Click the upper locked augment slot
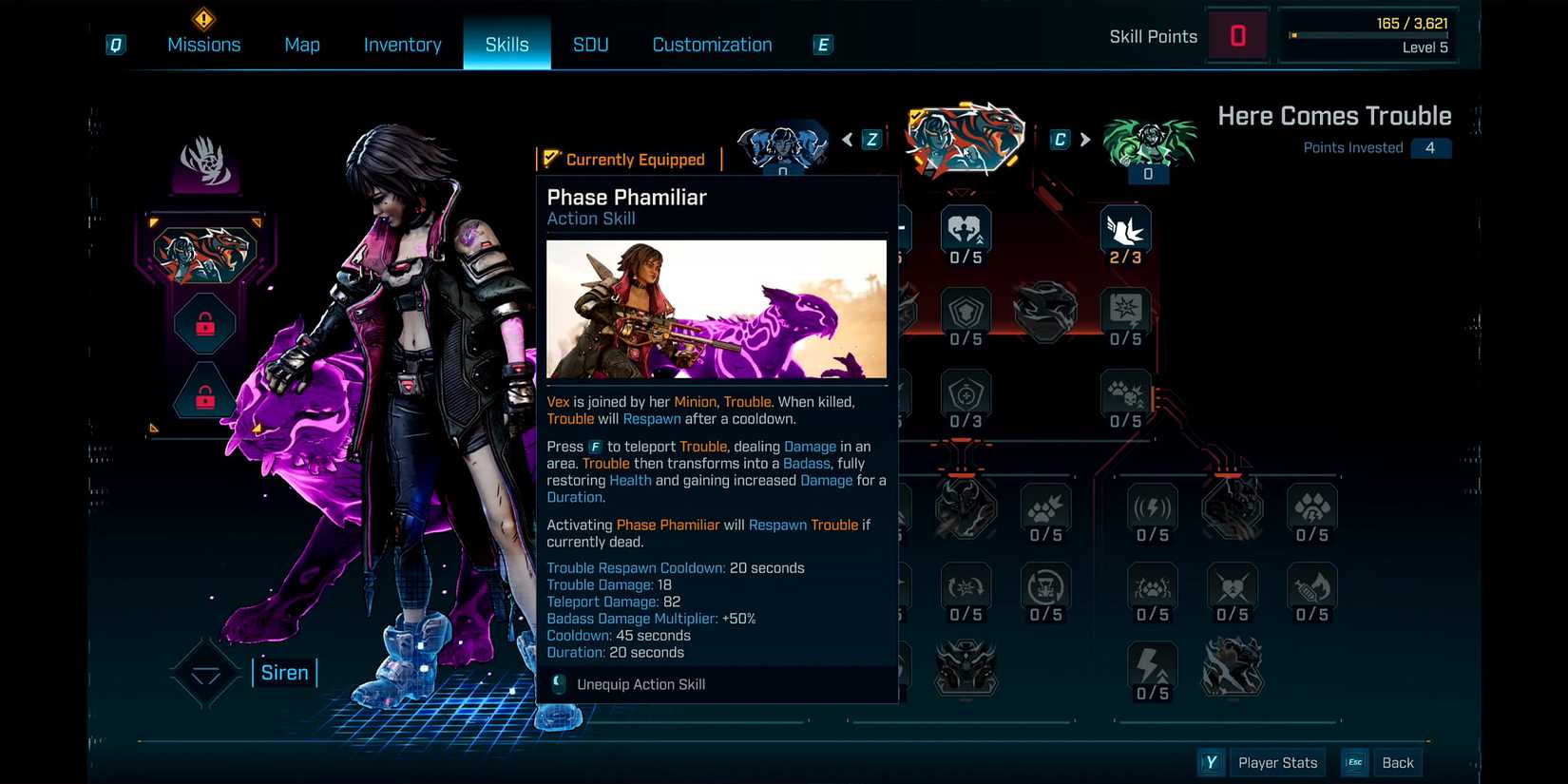1568x784 pixels. coord(204,323)
